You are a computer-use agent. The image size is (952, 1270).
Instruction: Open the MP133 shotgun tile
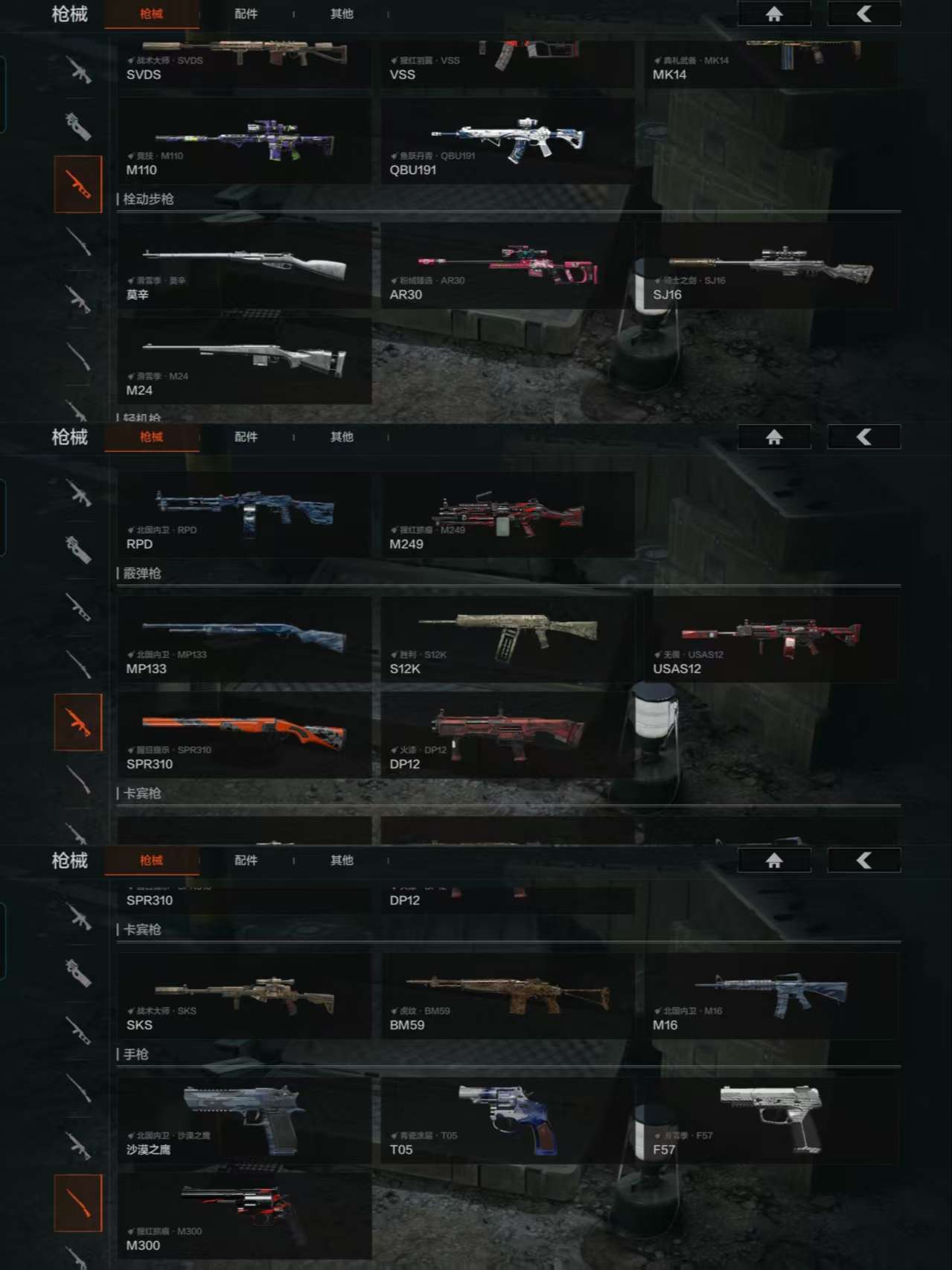tap(244, 639)
